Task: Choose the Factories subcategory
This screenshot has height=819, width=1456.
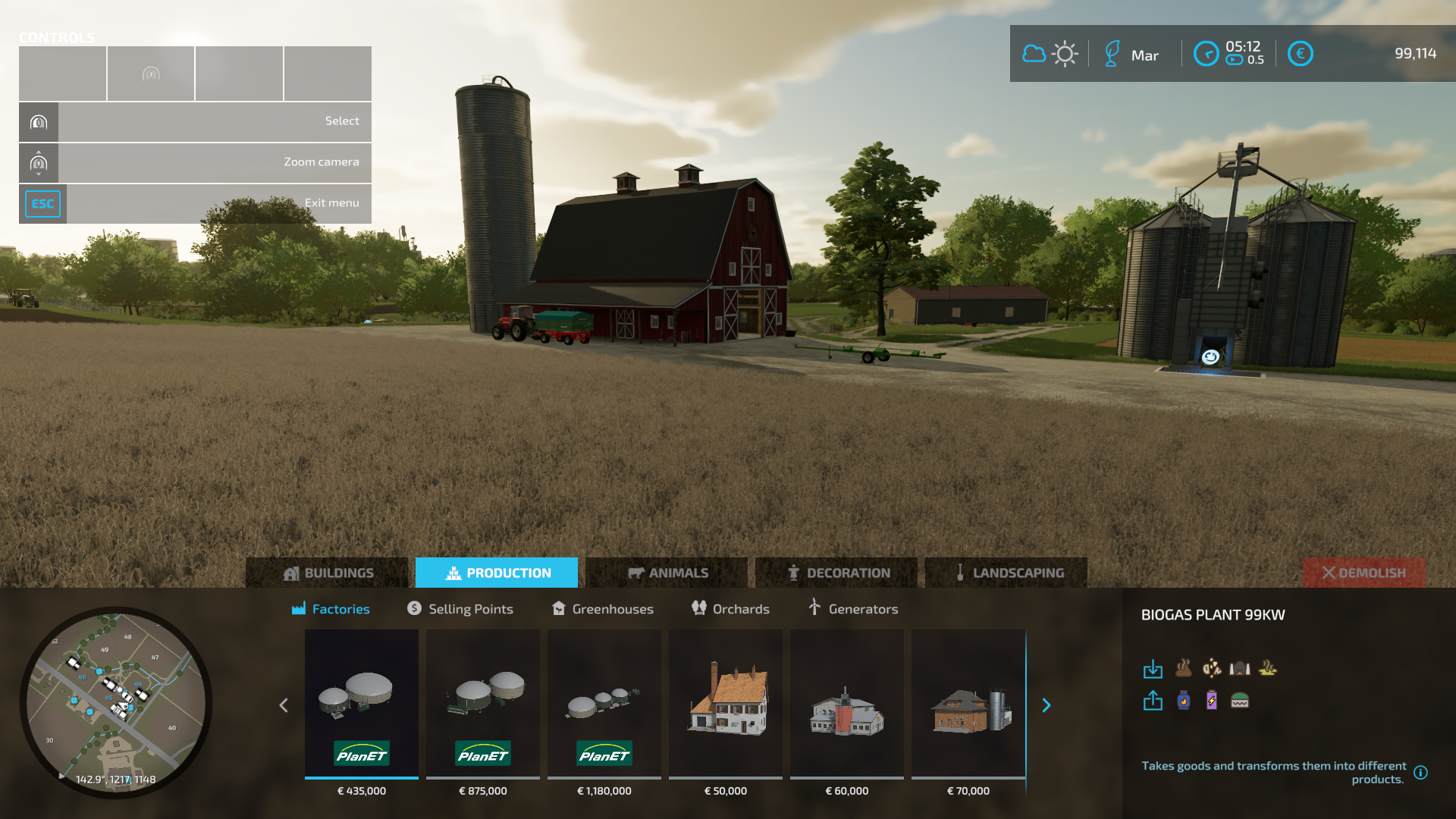Action: pos(331,609)
